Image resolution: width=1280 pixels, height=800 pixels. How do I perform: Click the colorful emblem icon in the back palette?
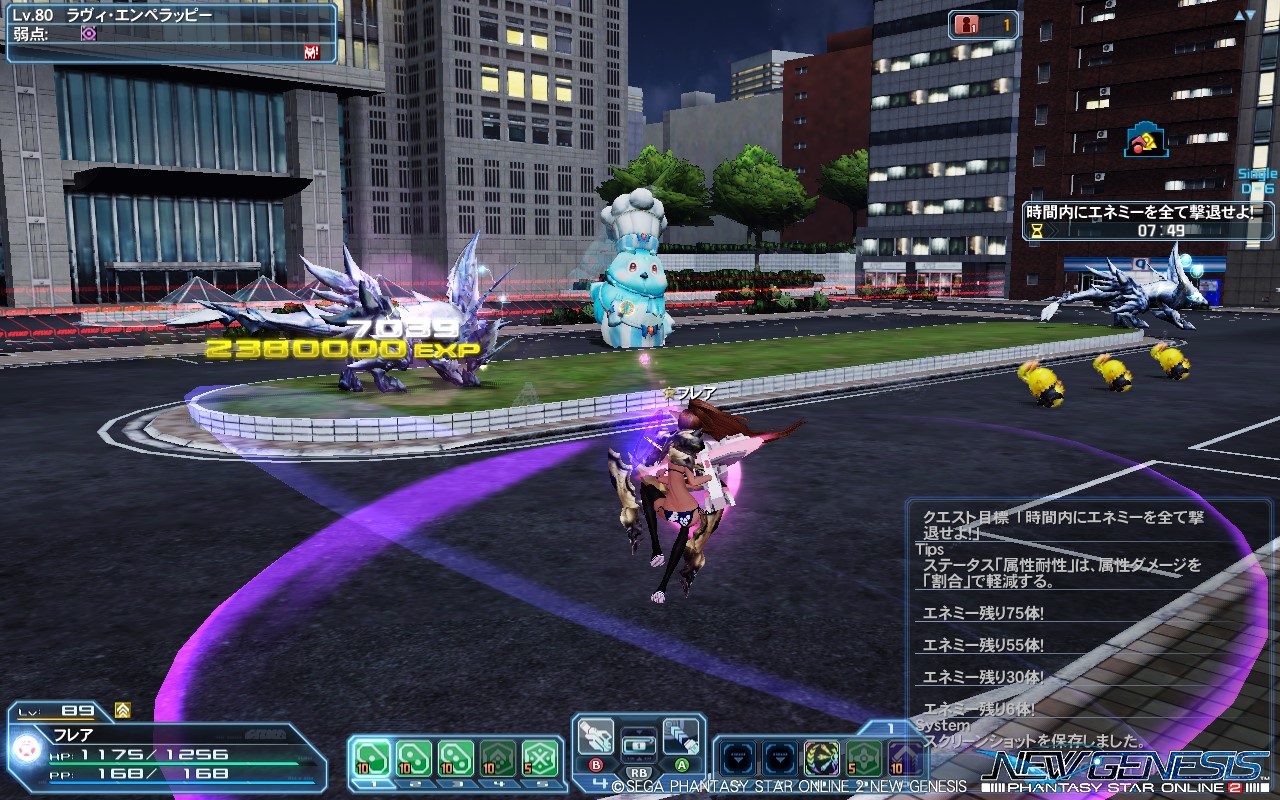tap(820, 757)
